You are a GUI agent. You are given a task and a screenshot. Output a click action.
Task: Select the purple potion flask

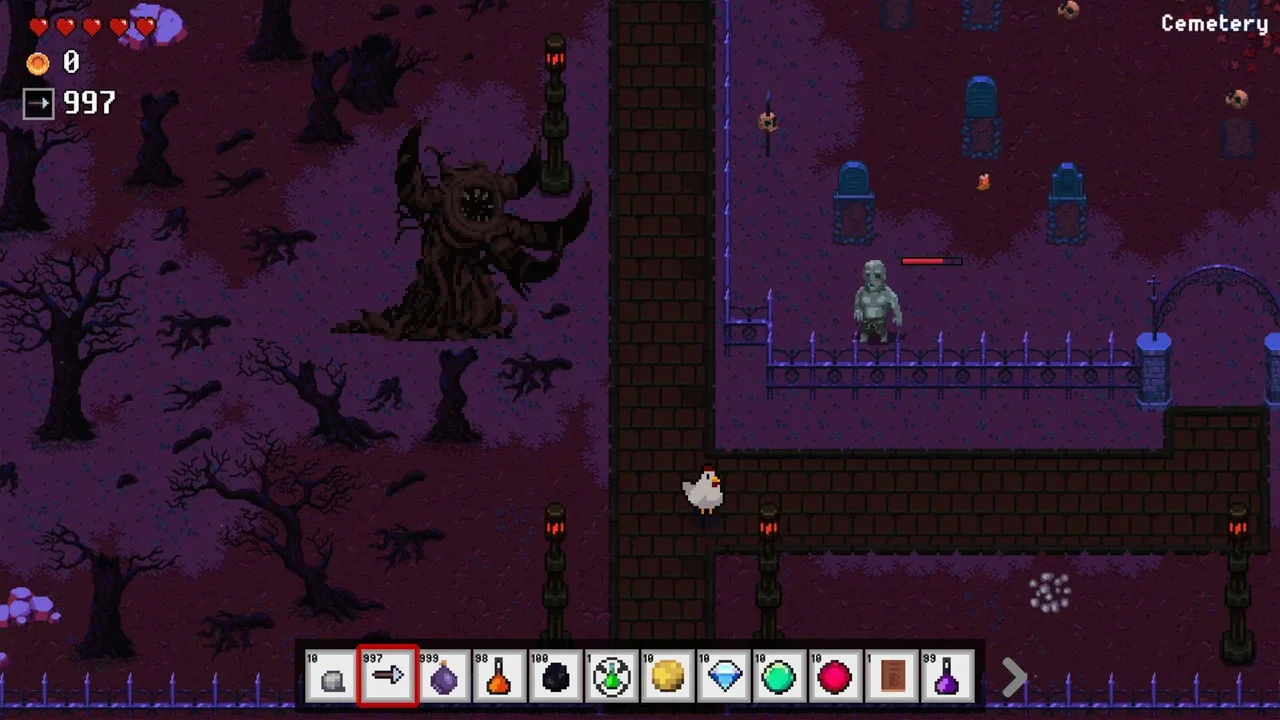(x=948, y=677)
